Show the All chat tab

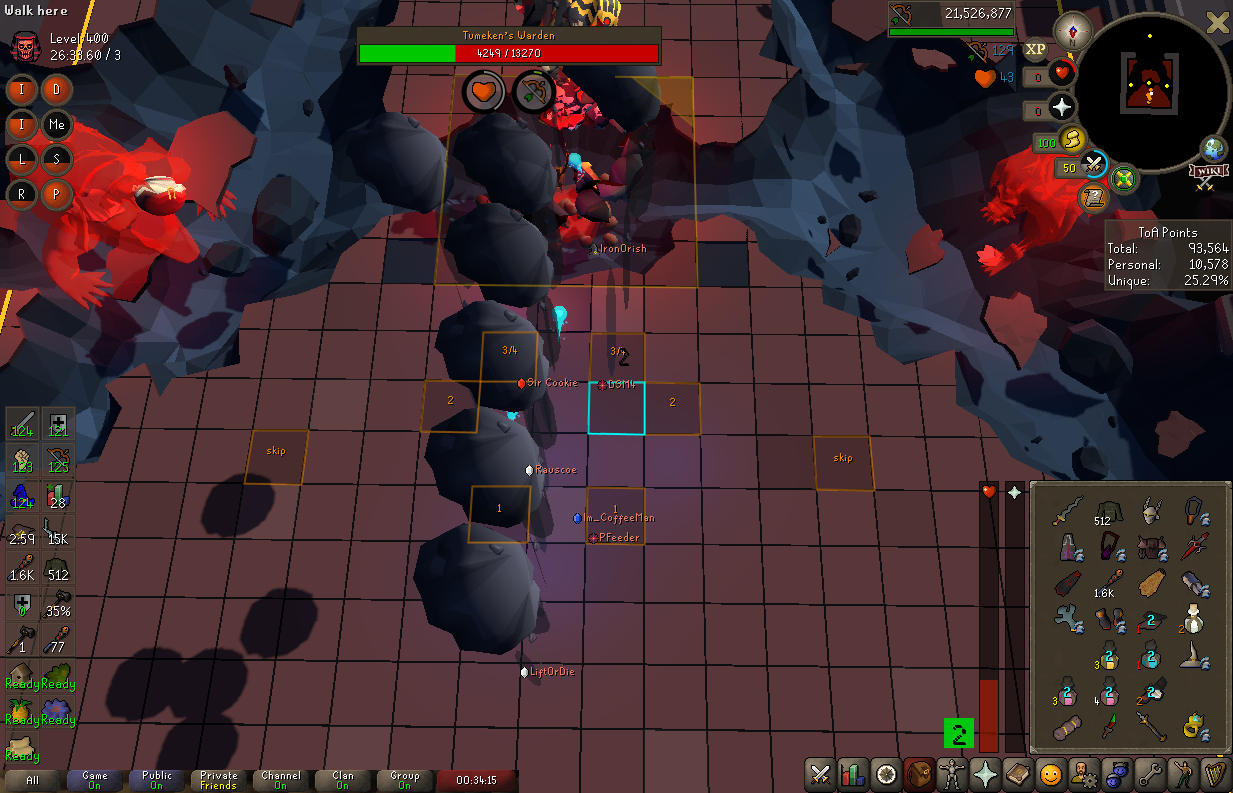pyautogui.click(x=33, y=780)
